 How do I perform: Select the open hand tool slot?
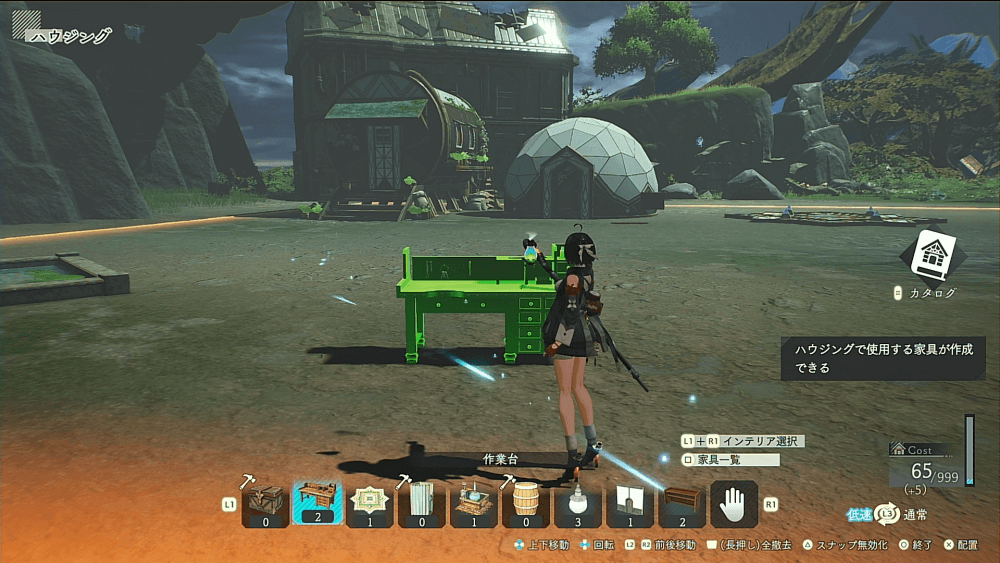coord(734,503)
